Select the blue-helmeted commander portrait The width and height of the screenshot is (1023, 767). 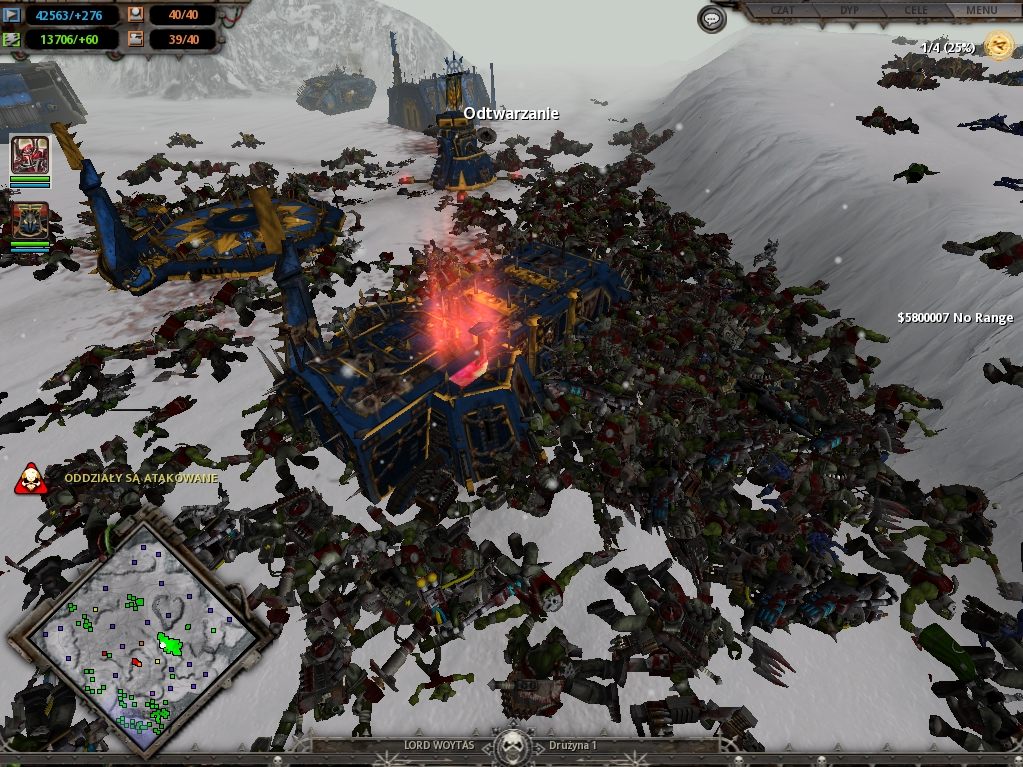30,221
